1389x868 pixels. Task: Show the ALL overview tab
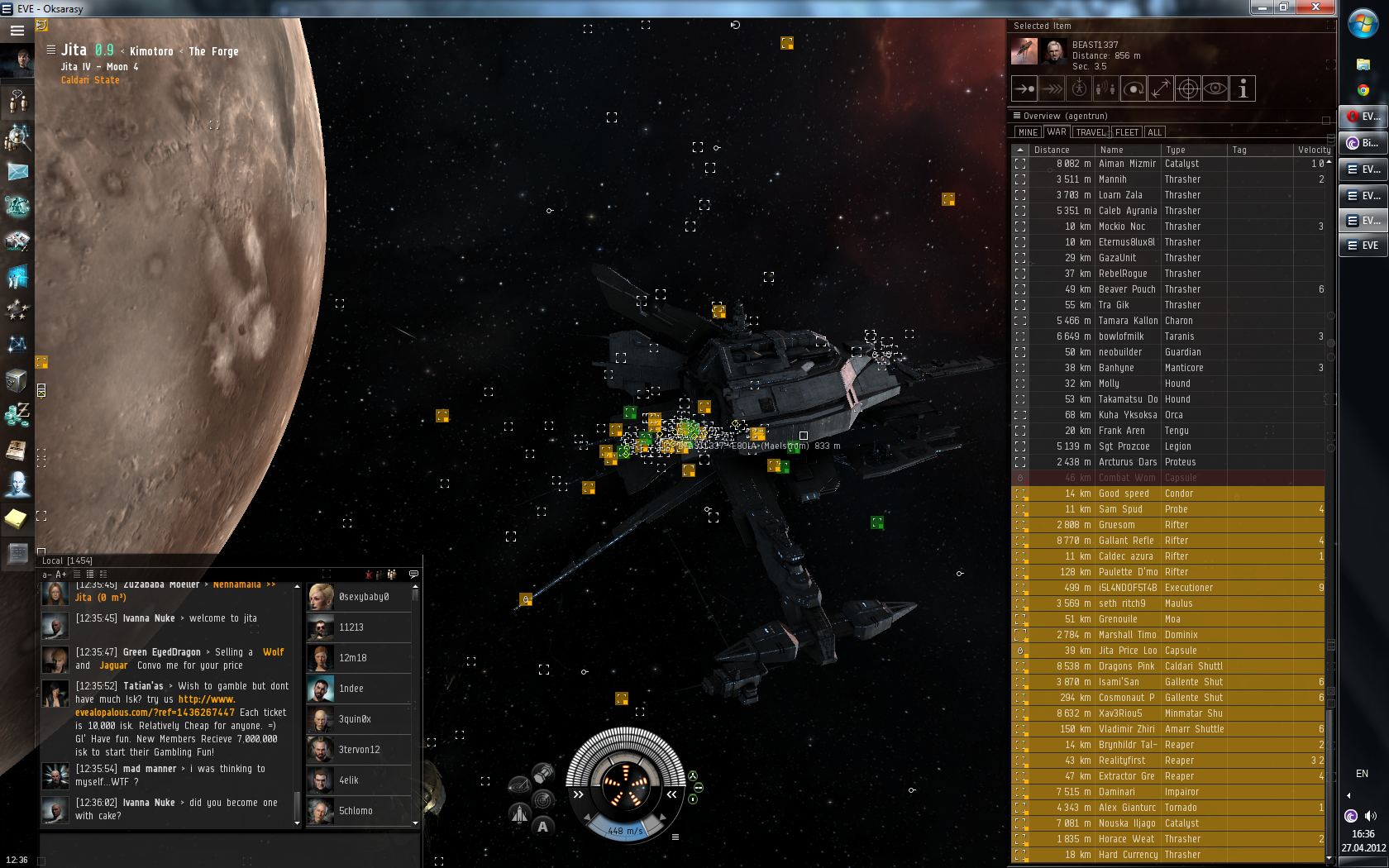tap(1155, 132)
